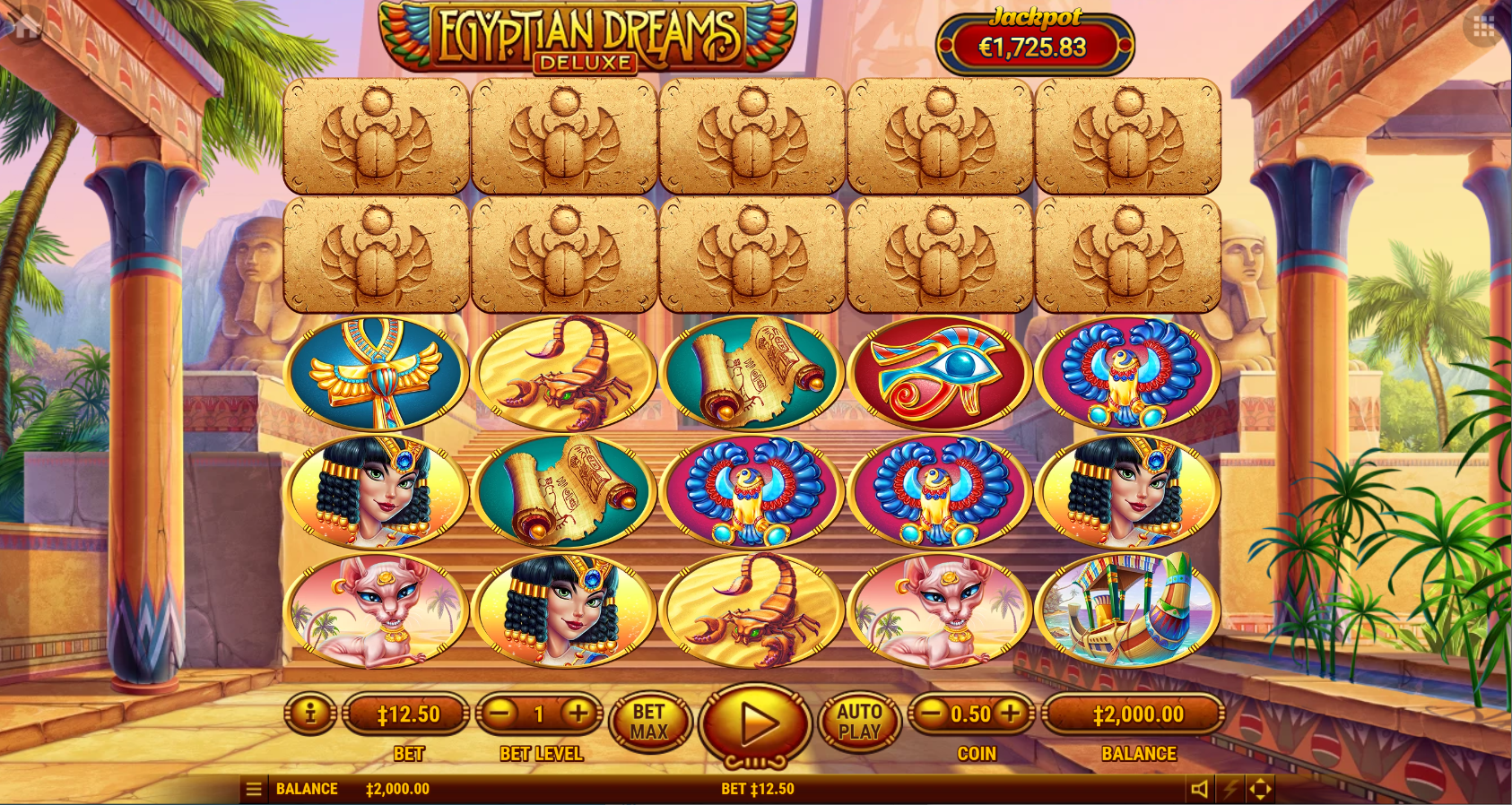Image resolution: width=1512 pixels, height=805 pixels.
Task: Activate the Bet Max button
Action: pos(649,723)
